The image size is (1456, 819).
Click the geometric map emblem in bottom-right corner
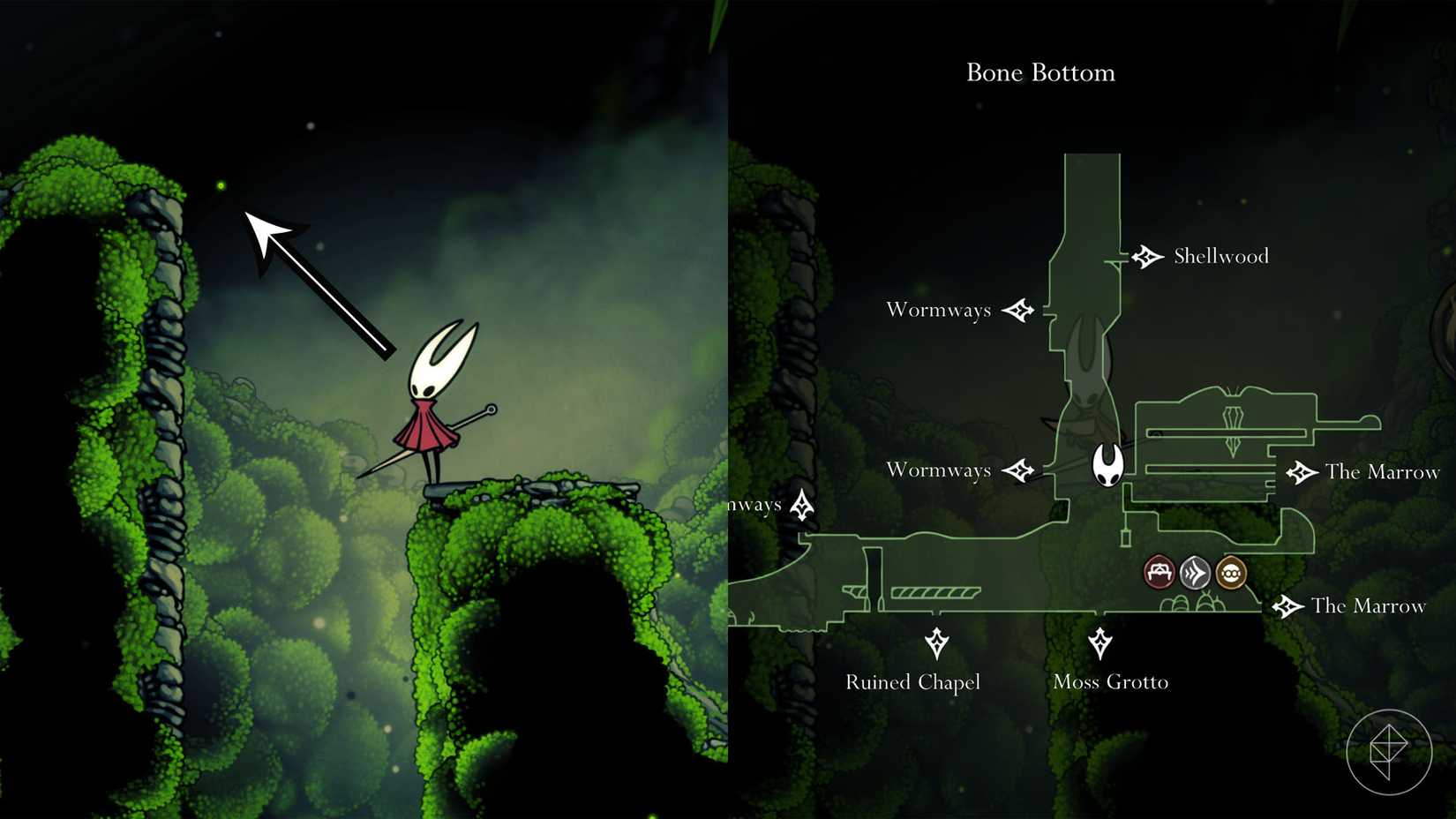pyautogui.click(x=1392, y=751)
